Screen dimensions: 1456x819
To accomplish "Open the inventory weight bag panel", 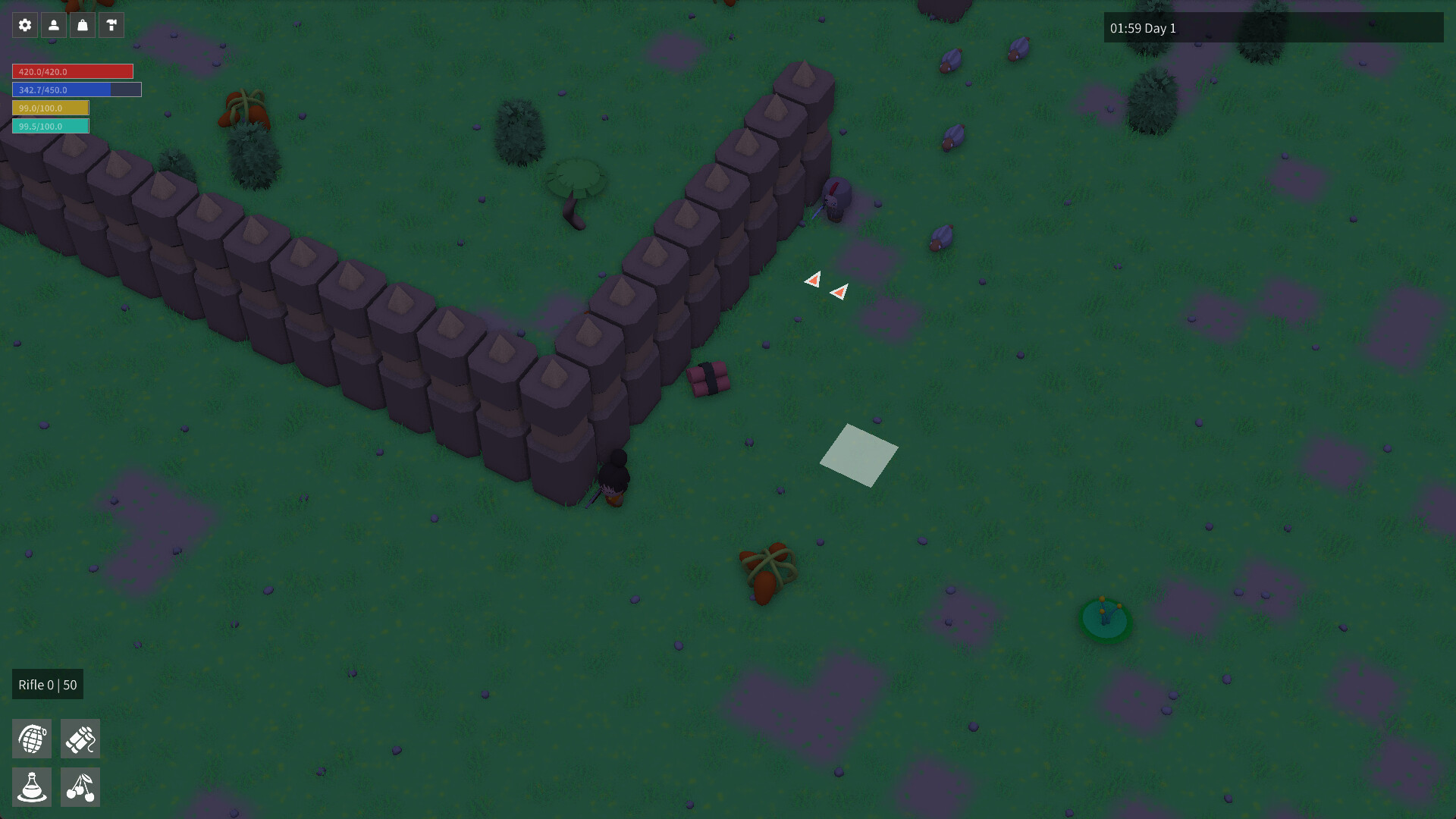I will pos(82,24).
